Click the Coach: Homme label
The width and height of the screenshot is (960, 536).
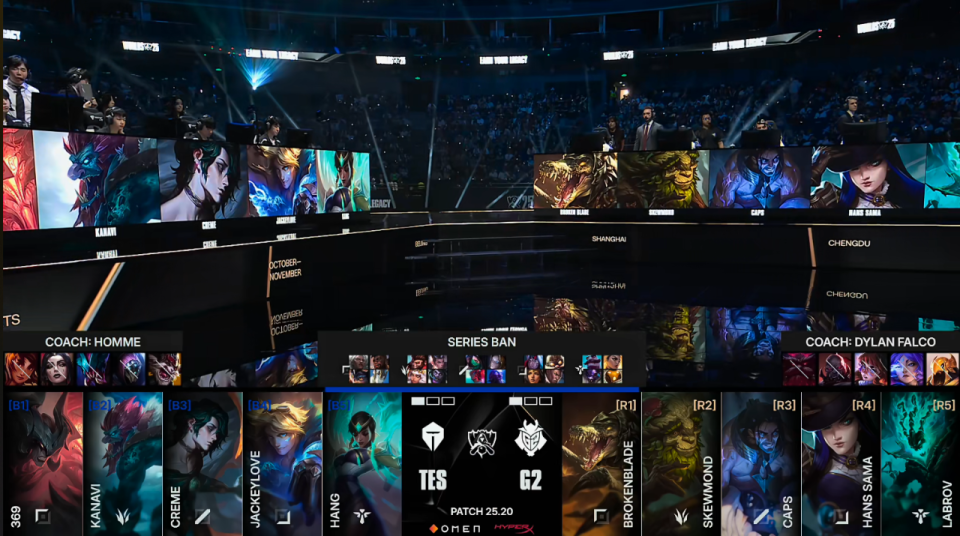click(92, 342)
